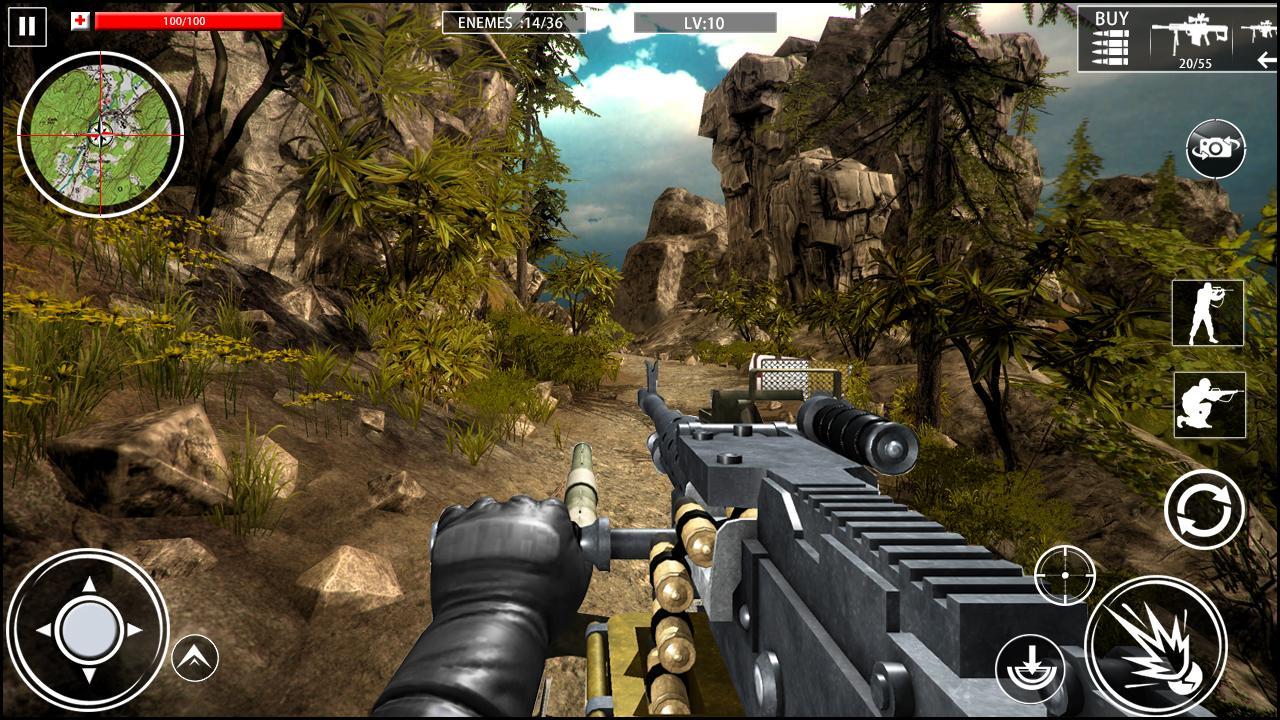Image resolution: width=1280 pixels, height=720 pixels.
Task: Tap the BUY ammo button
Action: [1111, 38]
